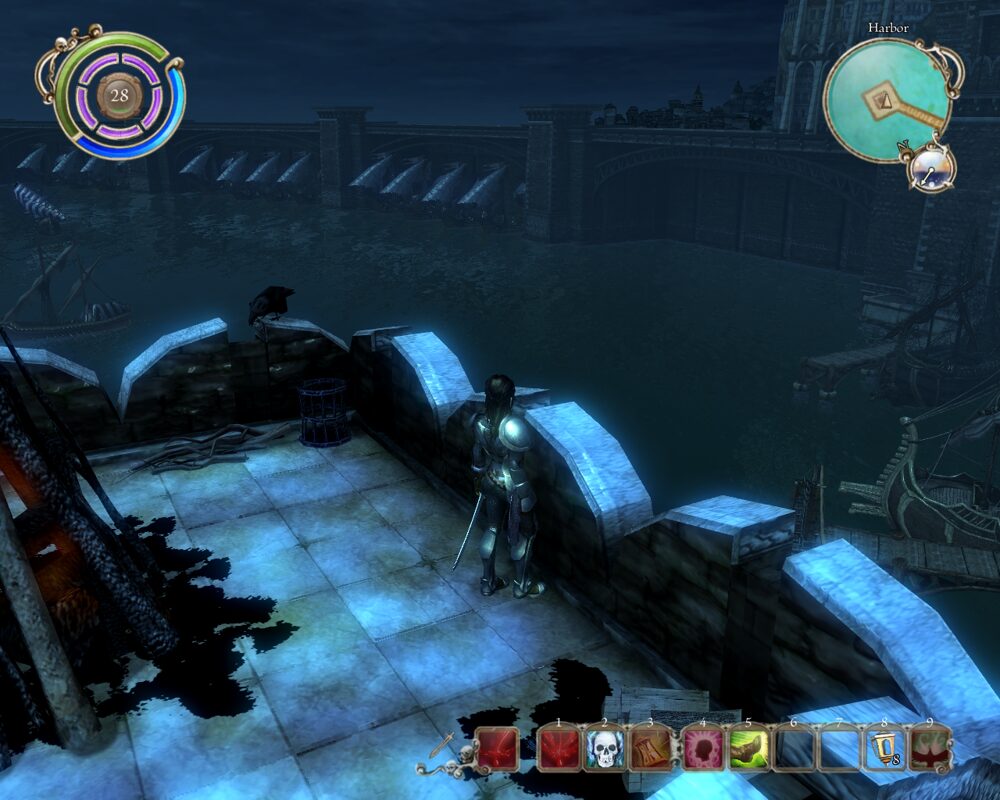Activate the red claw skill in slot 1
The width and height of the screenshot is (1000, 800).
click(558, 748)
